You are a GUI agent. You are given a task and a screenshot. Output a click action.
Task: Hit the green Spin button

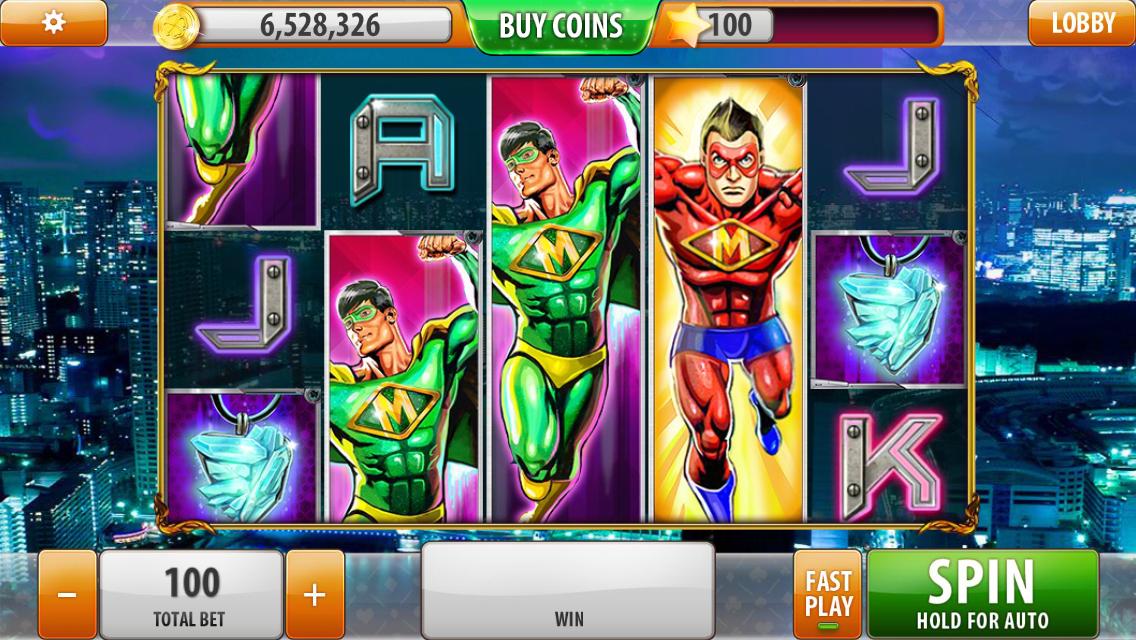point(981,593)
